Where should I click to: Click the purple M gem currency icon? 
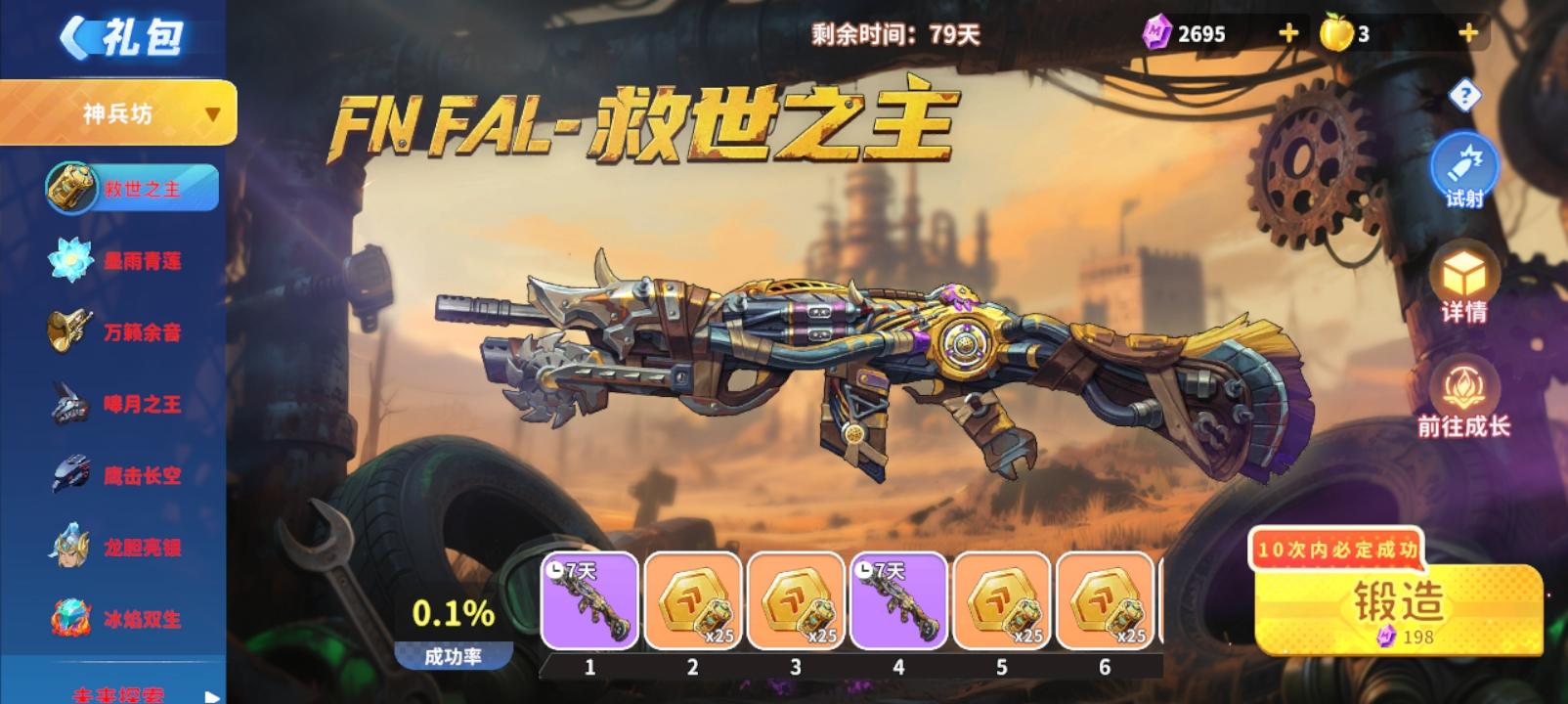coord(1157,29)
